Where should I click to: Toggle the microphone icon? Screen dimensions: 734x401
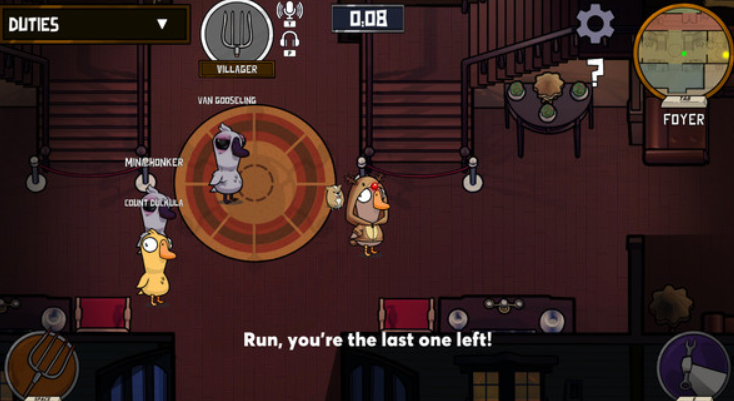(290, 12)
